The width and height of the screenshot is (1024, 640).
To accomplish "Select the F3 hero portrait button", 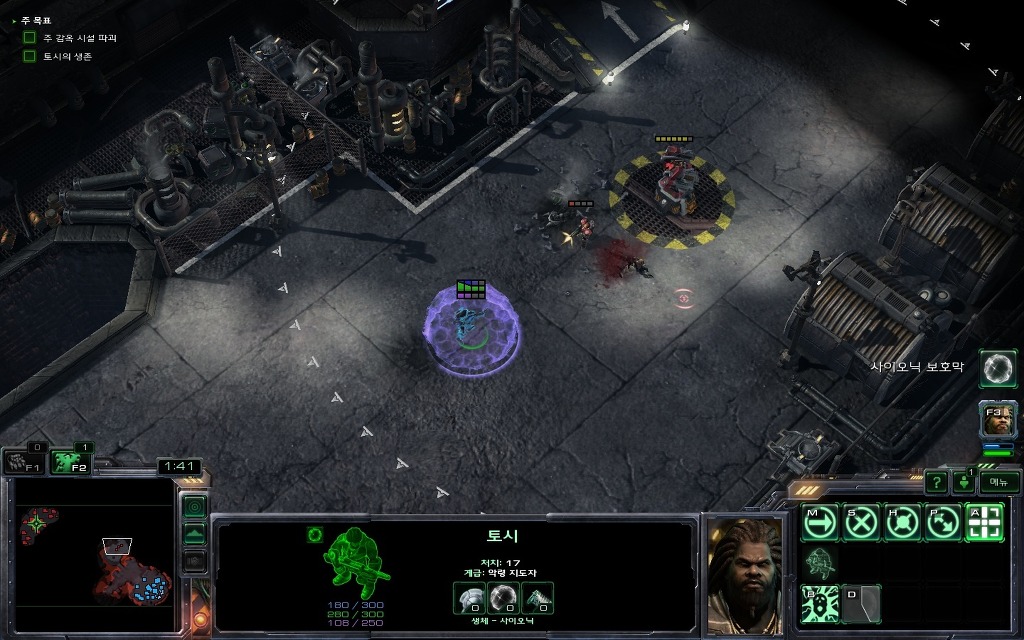I will coord(998,420).
